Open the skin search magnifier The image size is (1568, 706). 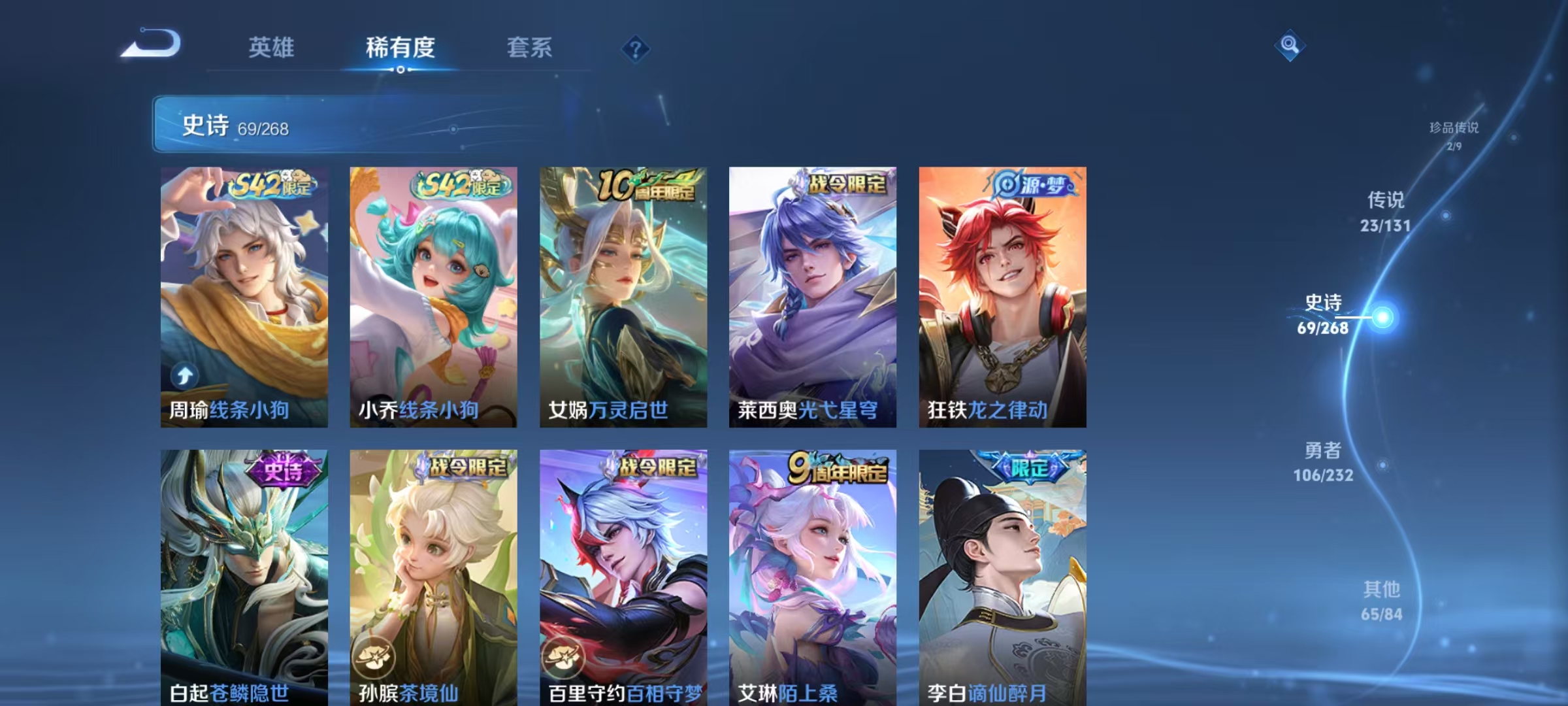click(x=1290, y=45)
